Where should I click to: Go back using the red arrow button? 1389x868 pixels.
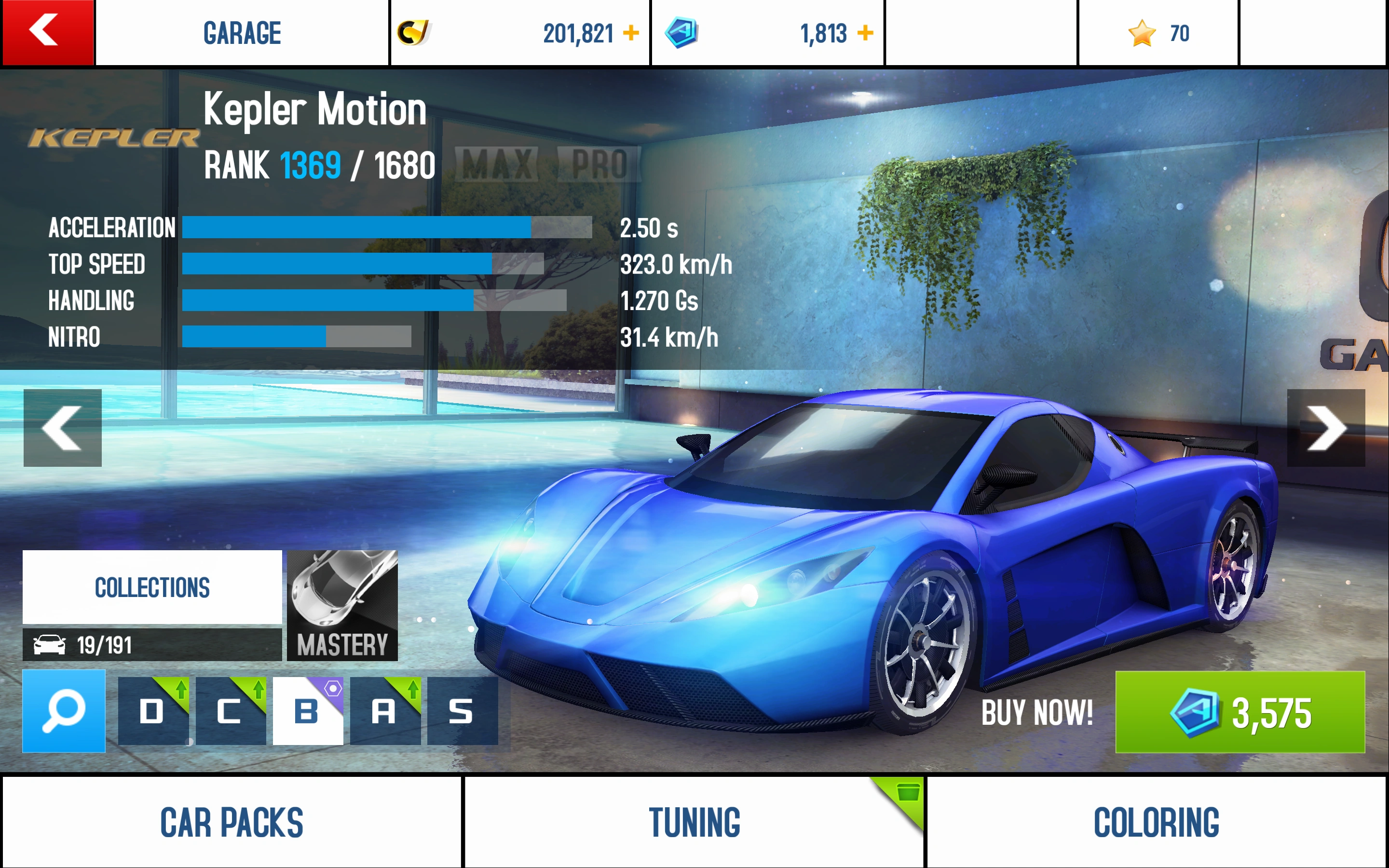(47, 32)
